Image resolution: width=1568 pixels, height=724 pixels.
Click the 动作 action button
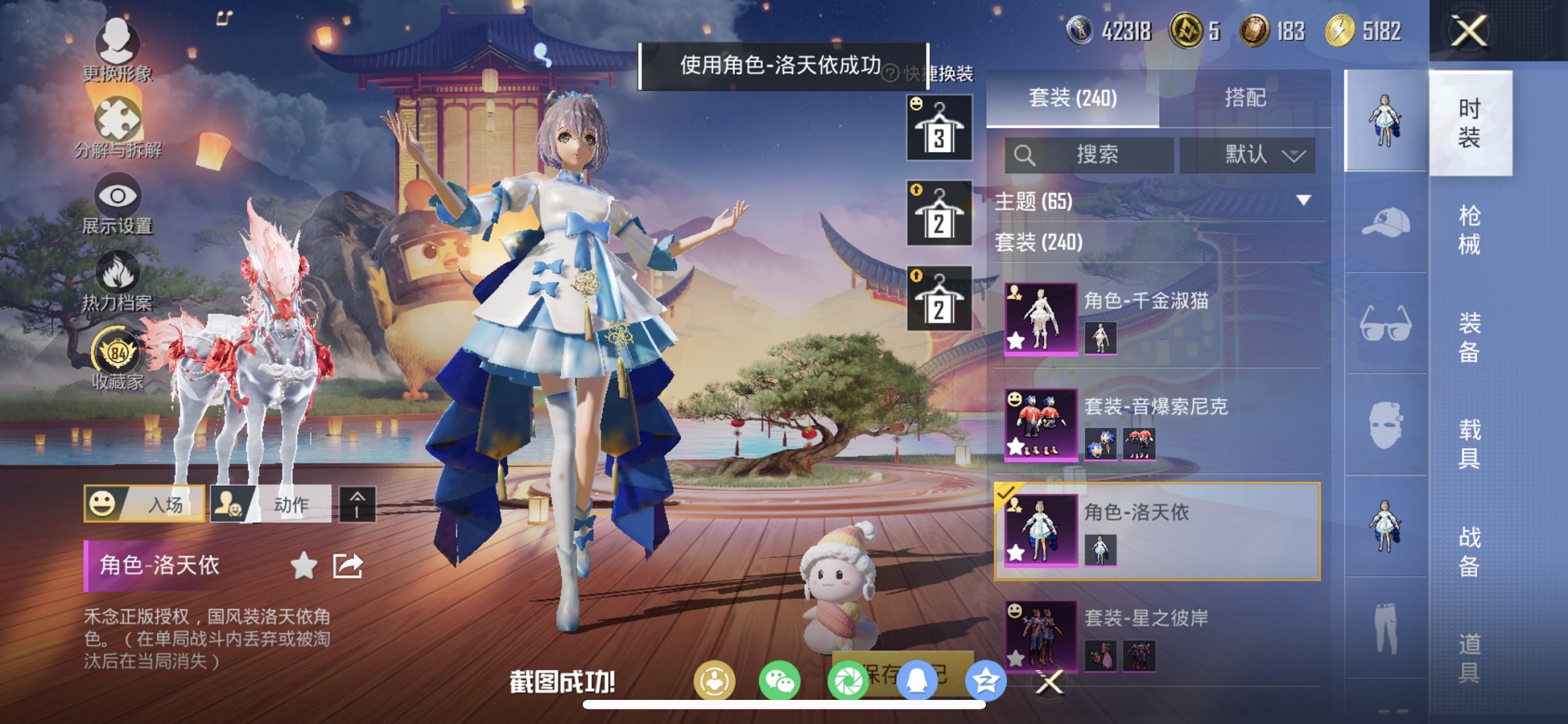tap(273, 502)
